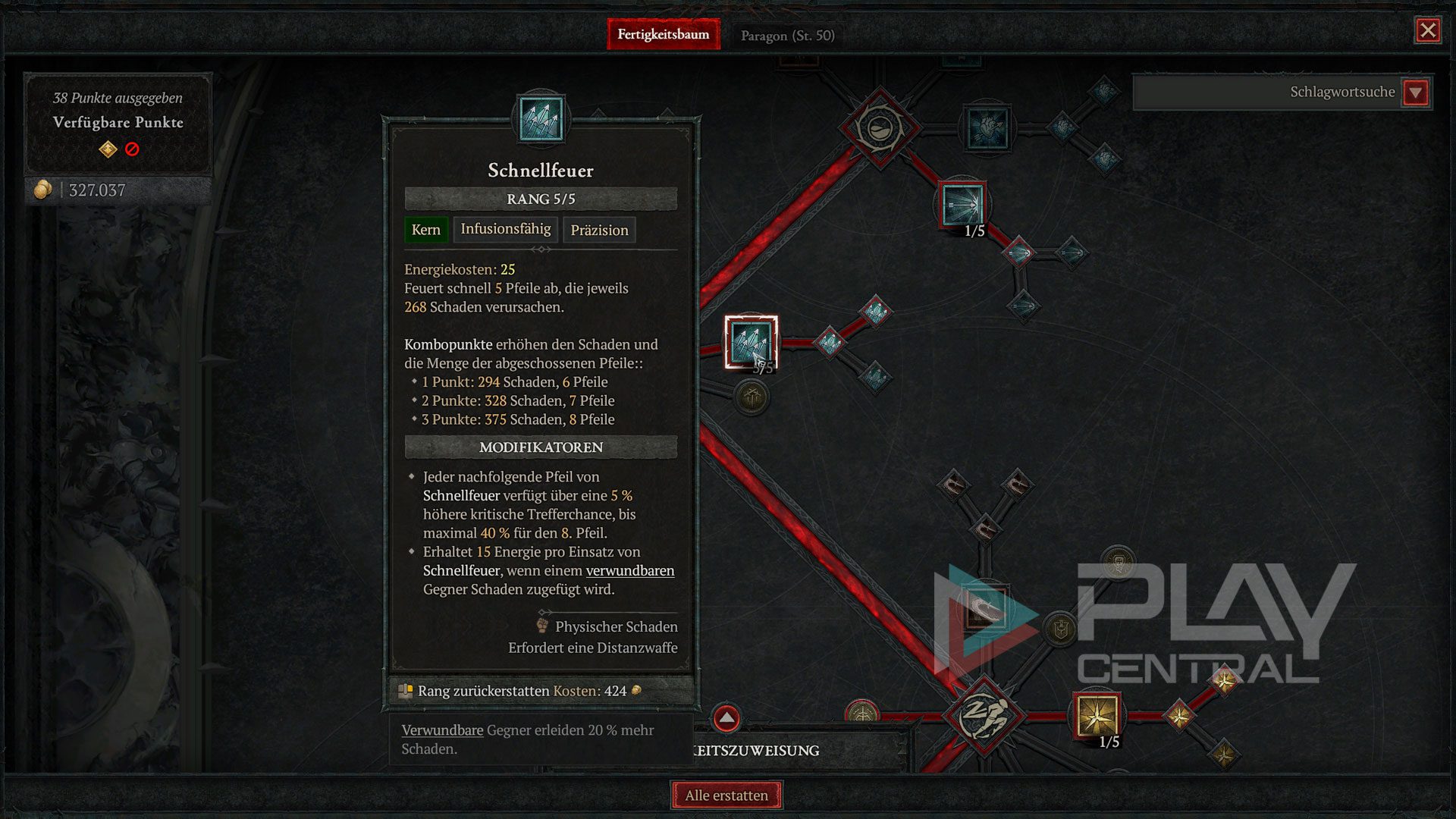This screenshot has height=819, width=1456.
Task: Select the circular core cluster node
Action: 880,127
